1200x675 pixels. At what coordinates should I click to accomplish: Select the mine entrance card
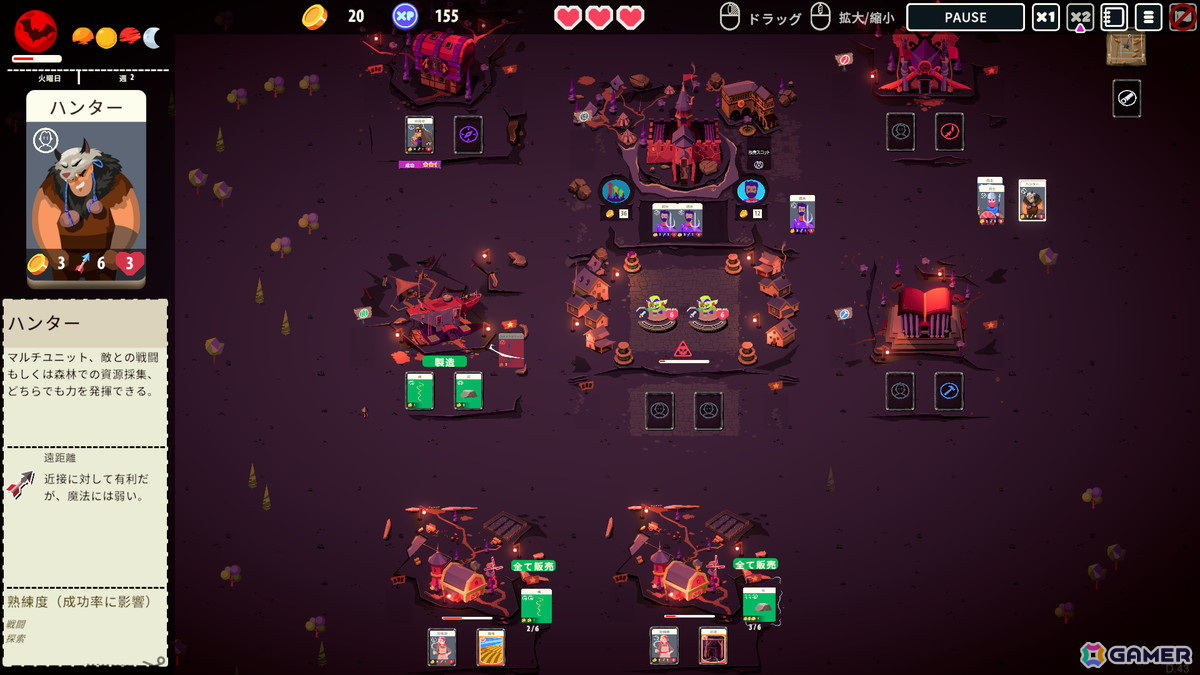tap(713, 646)
